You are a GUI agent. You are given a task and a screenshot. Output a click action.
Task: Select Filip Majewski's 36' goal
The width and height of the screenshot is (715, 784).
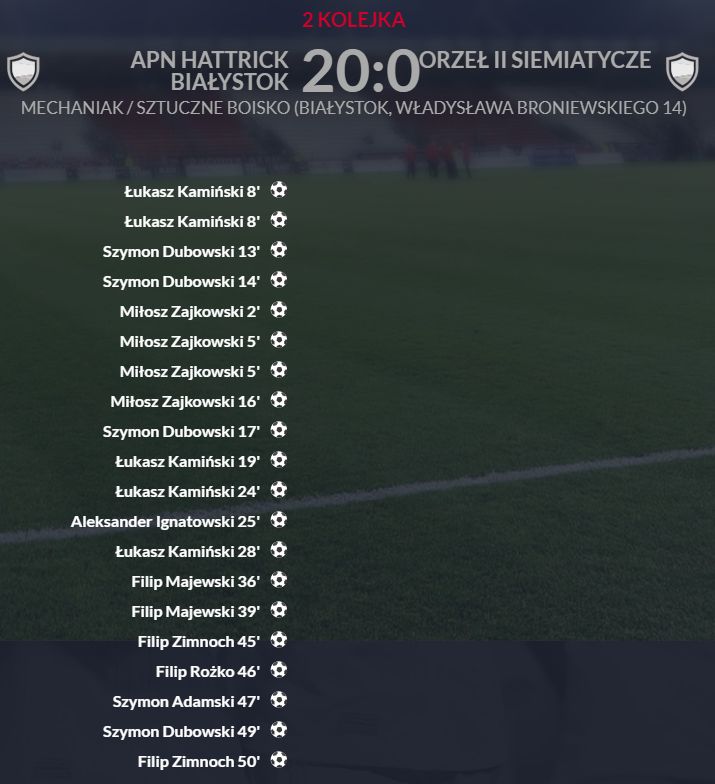click(195, 581)
